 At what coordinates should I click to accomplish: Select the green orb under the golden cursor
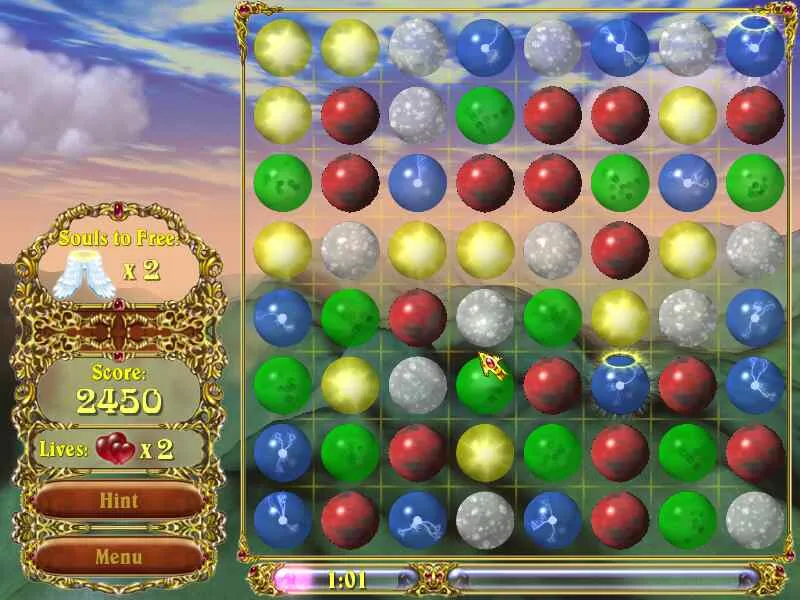[x=484, y=385]
